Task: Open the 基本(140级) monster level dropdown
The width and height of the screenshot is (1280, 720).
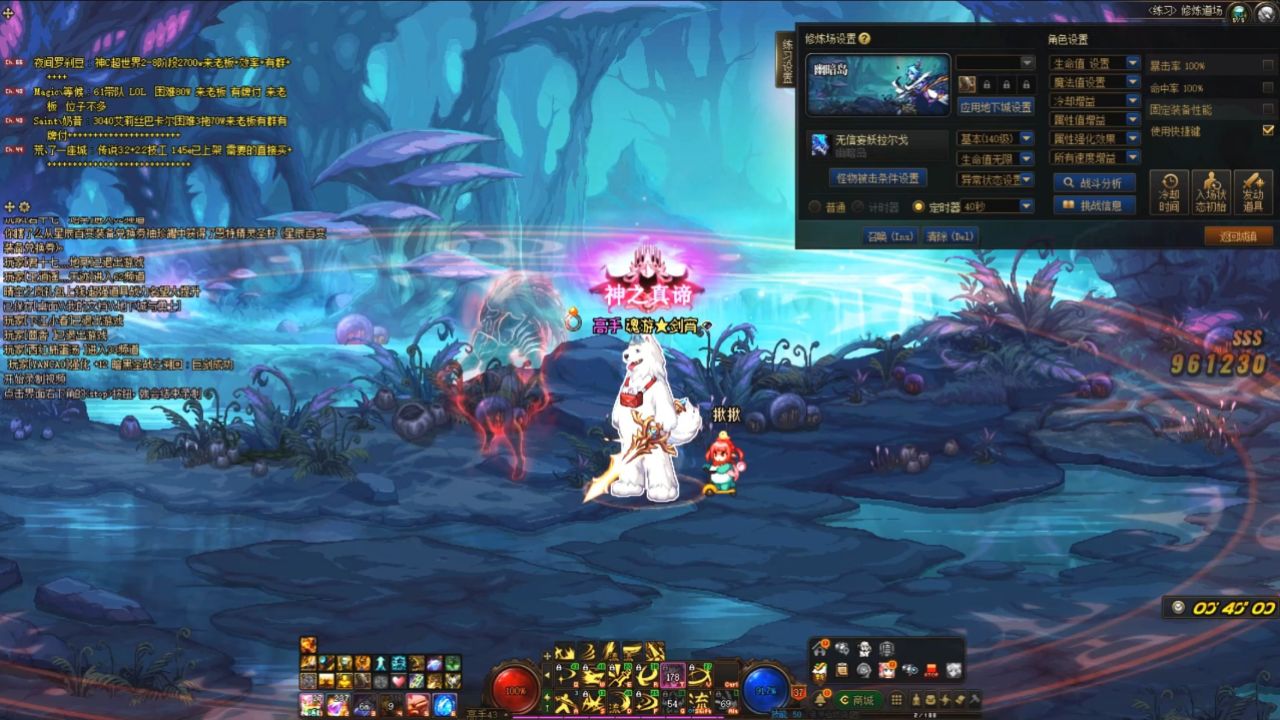Action: pyautogui.click(x=993, y=139)
